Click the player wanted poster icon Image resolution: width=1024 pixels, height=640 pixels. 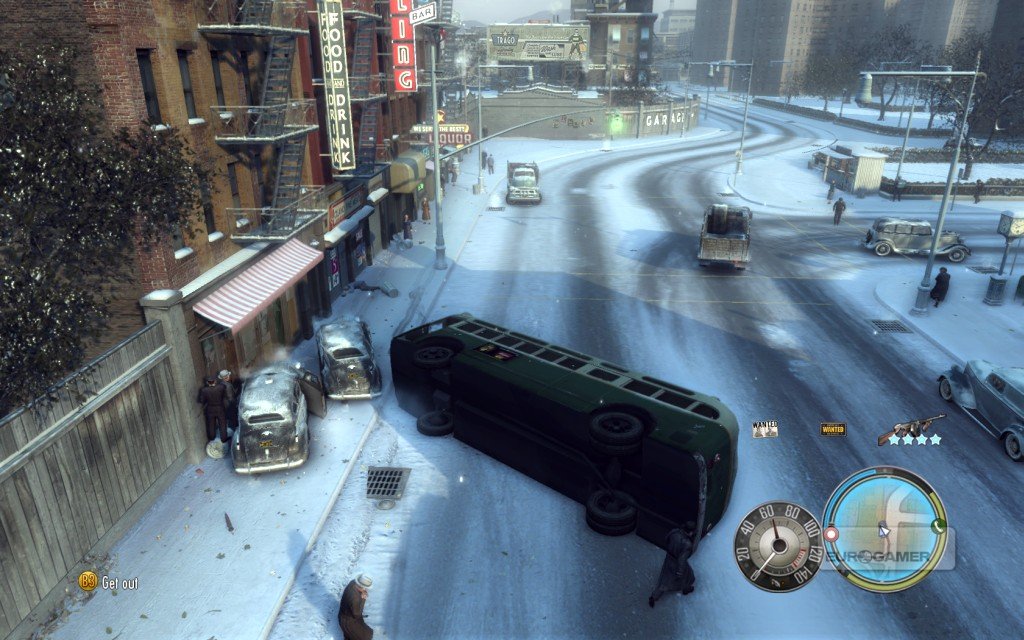click(x=765, y=429)
